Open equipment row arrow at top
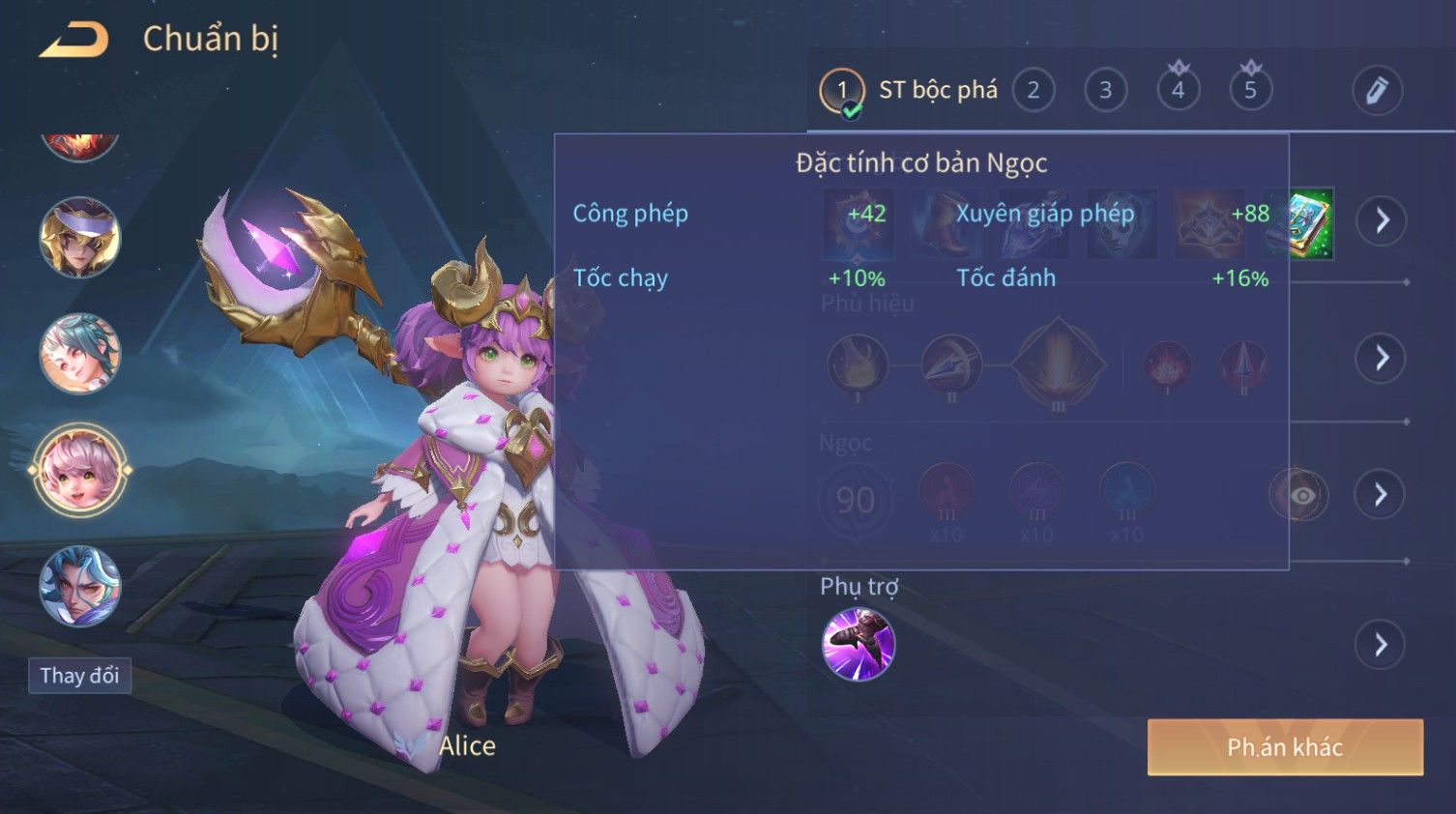Image resolution: width=1456 pixels, height=814 pixels. point(1382,220)
